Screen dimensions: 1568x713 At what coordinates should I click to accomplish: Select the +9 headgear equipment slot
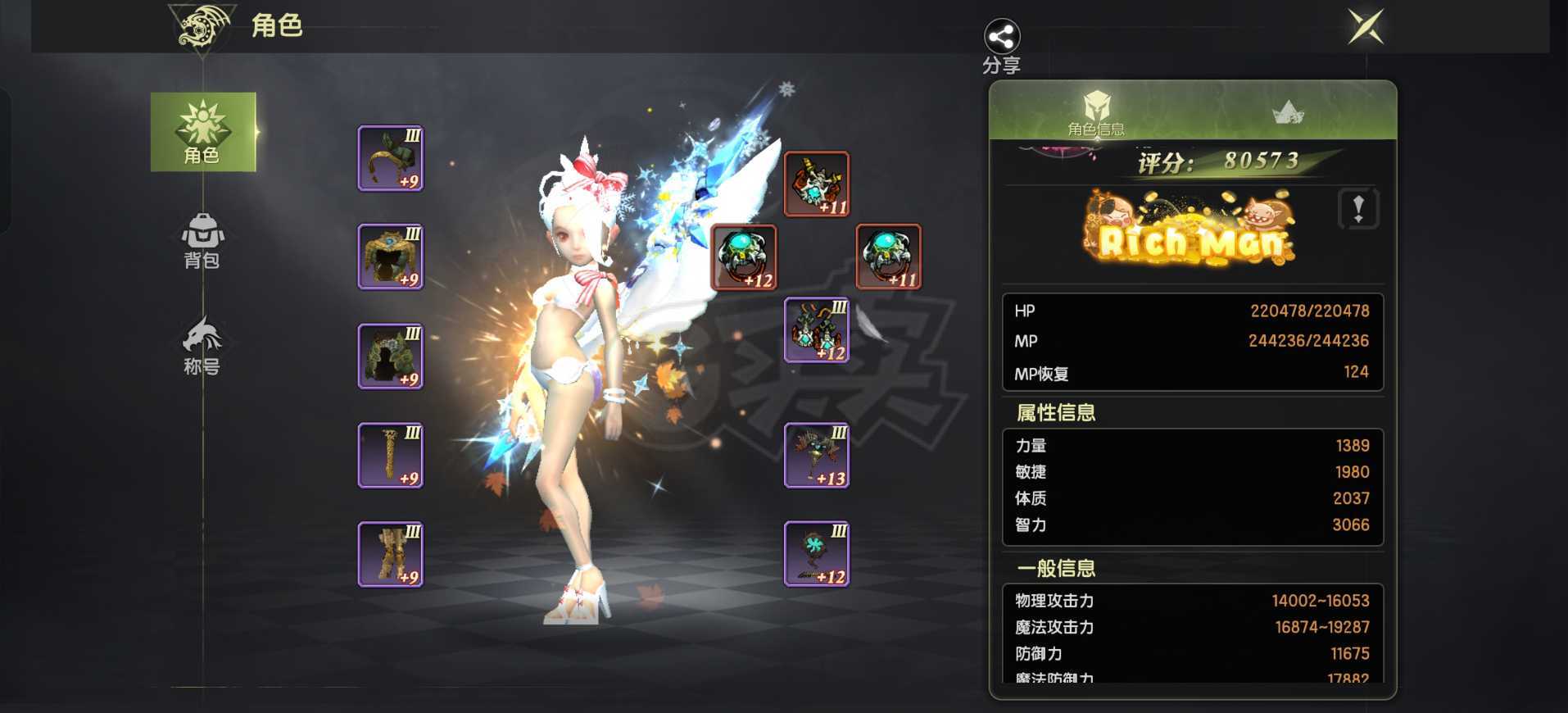390,158
